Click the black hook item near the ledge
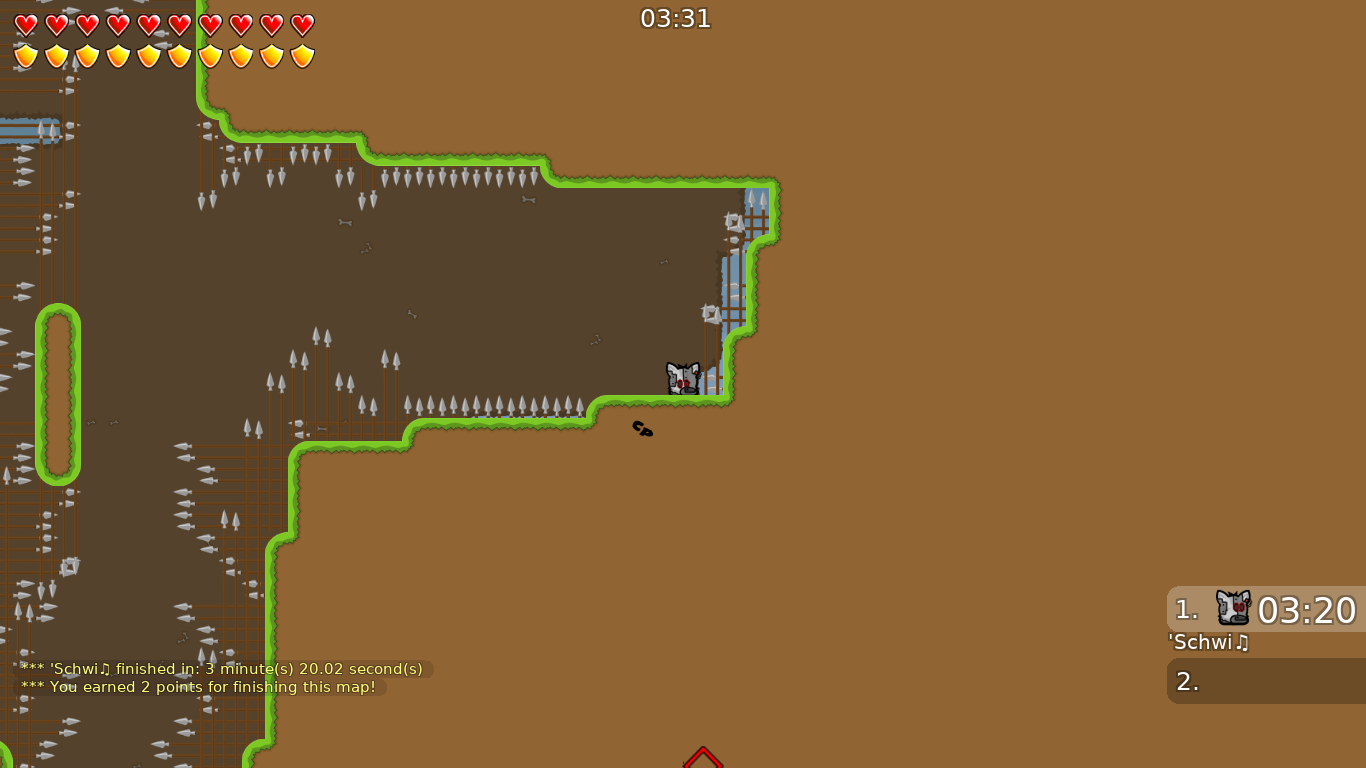Image resolution: width=1366 pixels, height=768 pixels. (641, 429)
